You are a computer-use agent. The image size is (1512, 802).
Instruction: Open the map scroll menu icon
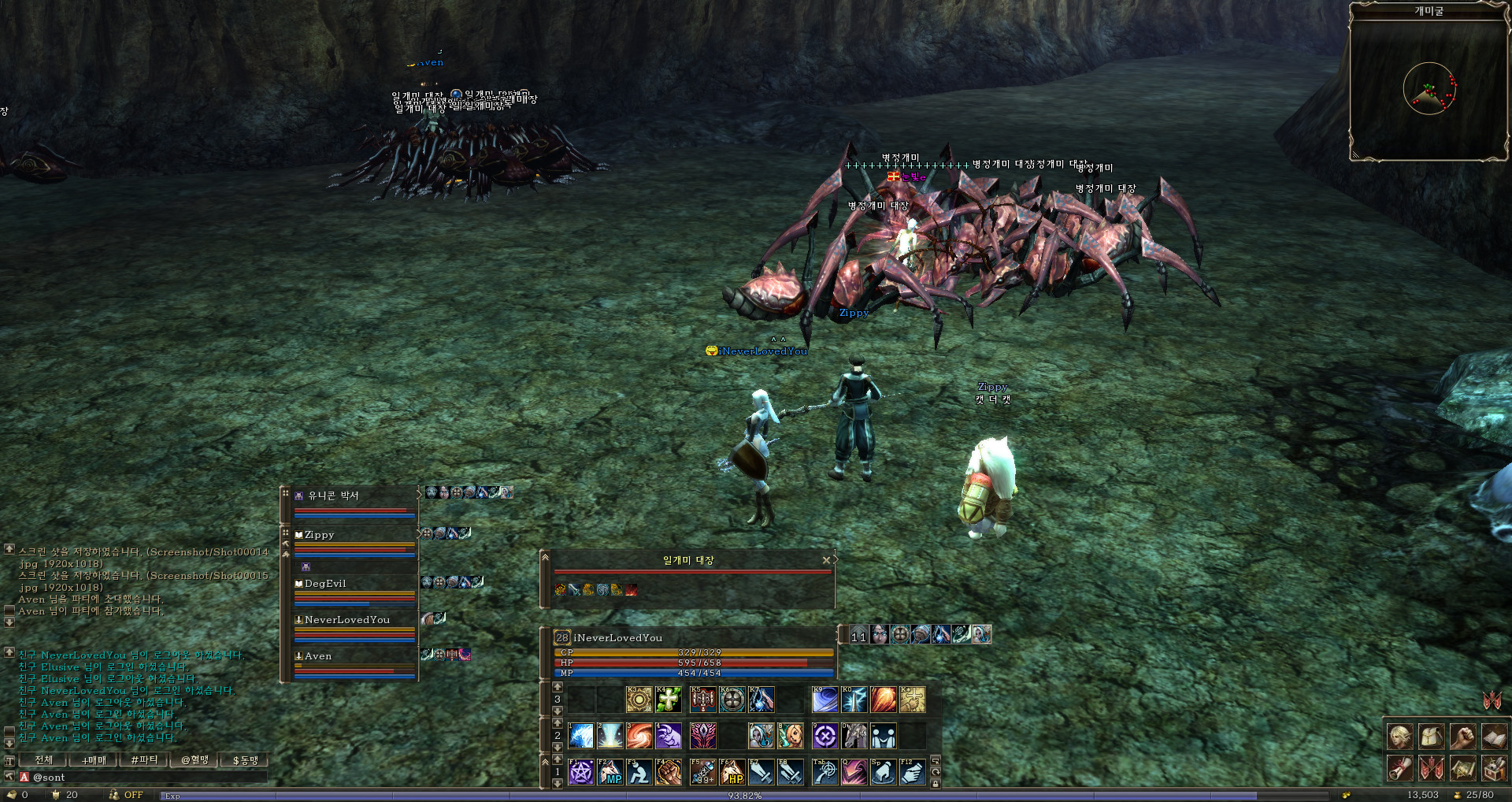(1462, 767)
